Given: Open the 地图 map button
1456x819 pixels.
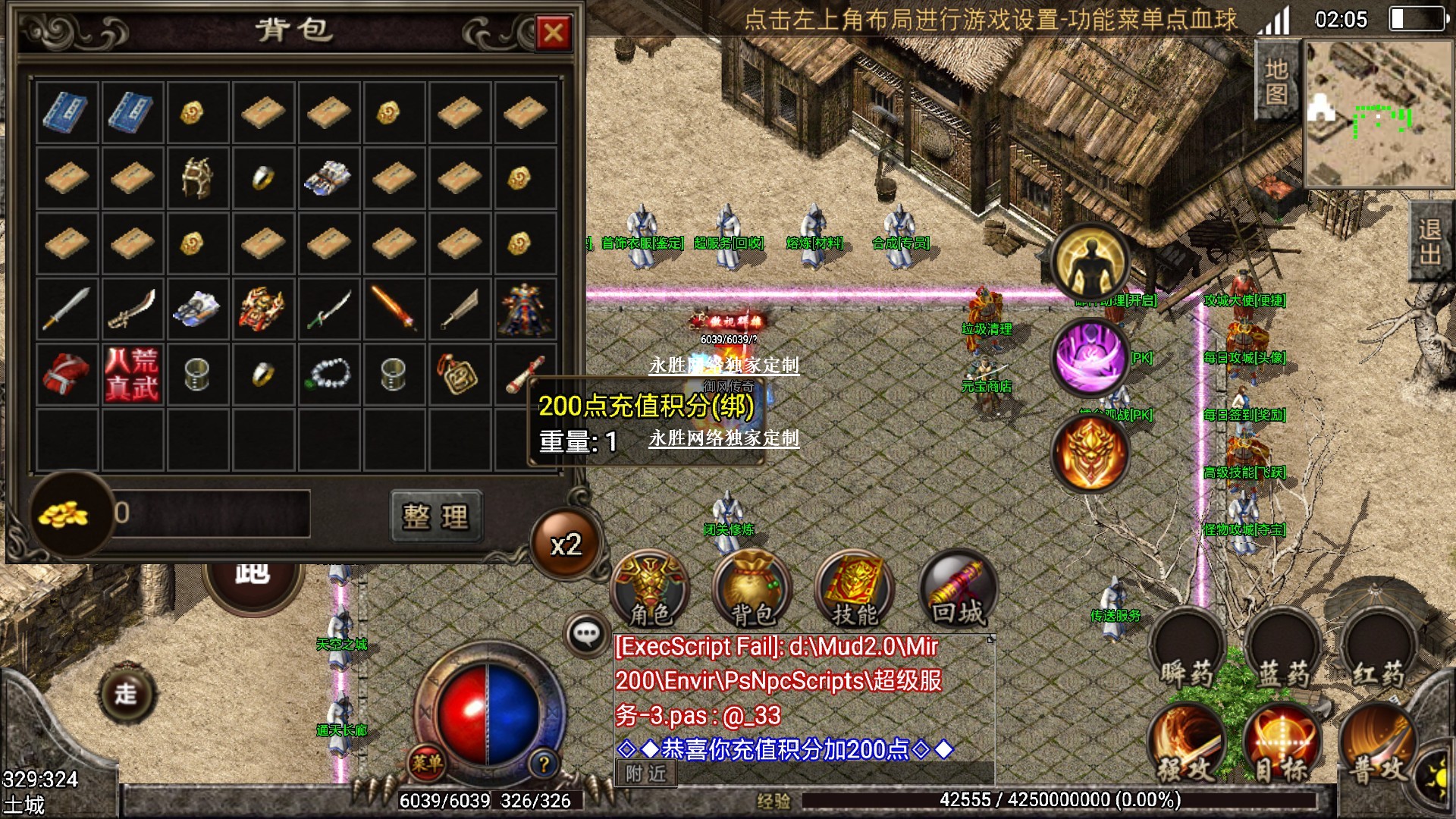Looking at the screenshot, I should click(x=1276, y=81).
